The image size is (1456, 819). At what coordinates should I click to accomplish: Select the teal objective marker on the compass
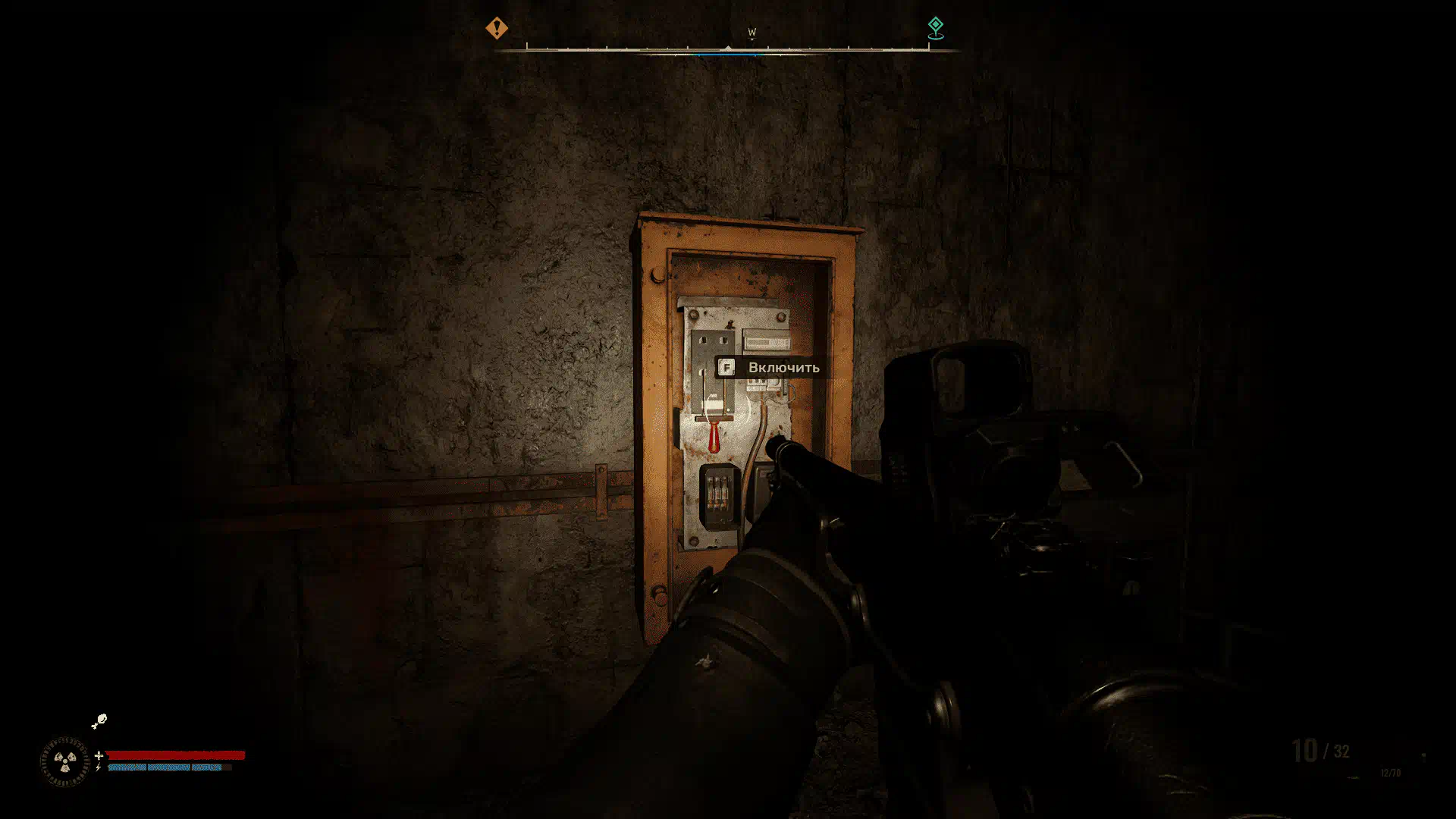point(936,27)
